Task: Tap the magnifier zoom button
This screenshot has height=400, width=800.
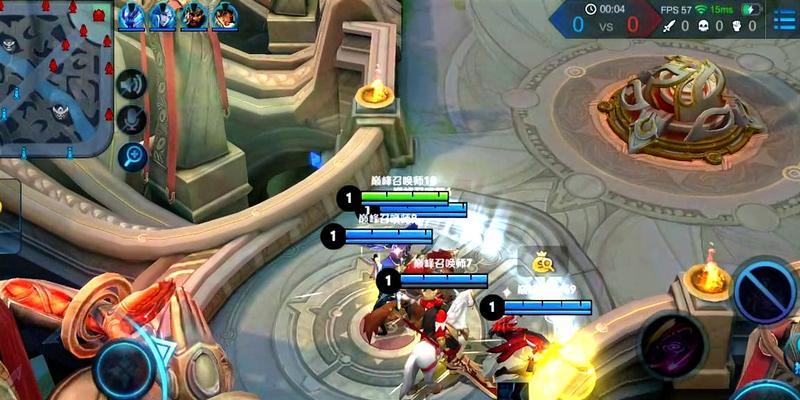Action: 132,155
